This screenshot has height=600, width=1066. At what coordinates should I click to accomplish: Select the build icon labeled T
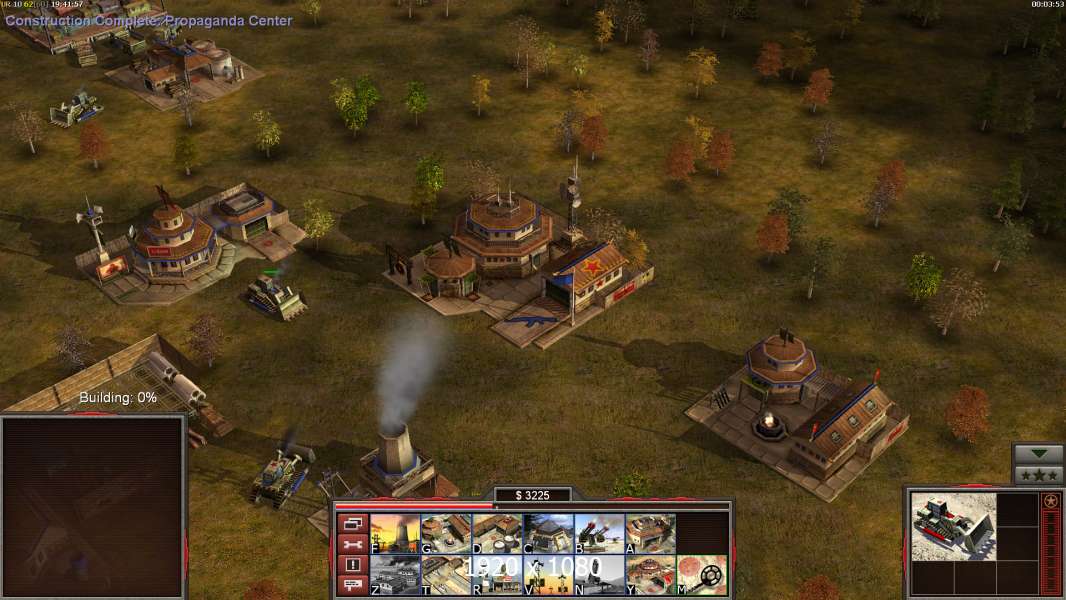coord(446,575)
